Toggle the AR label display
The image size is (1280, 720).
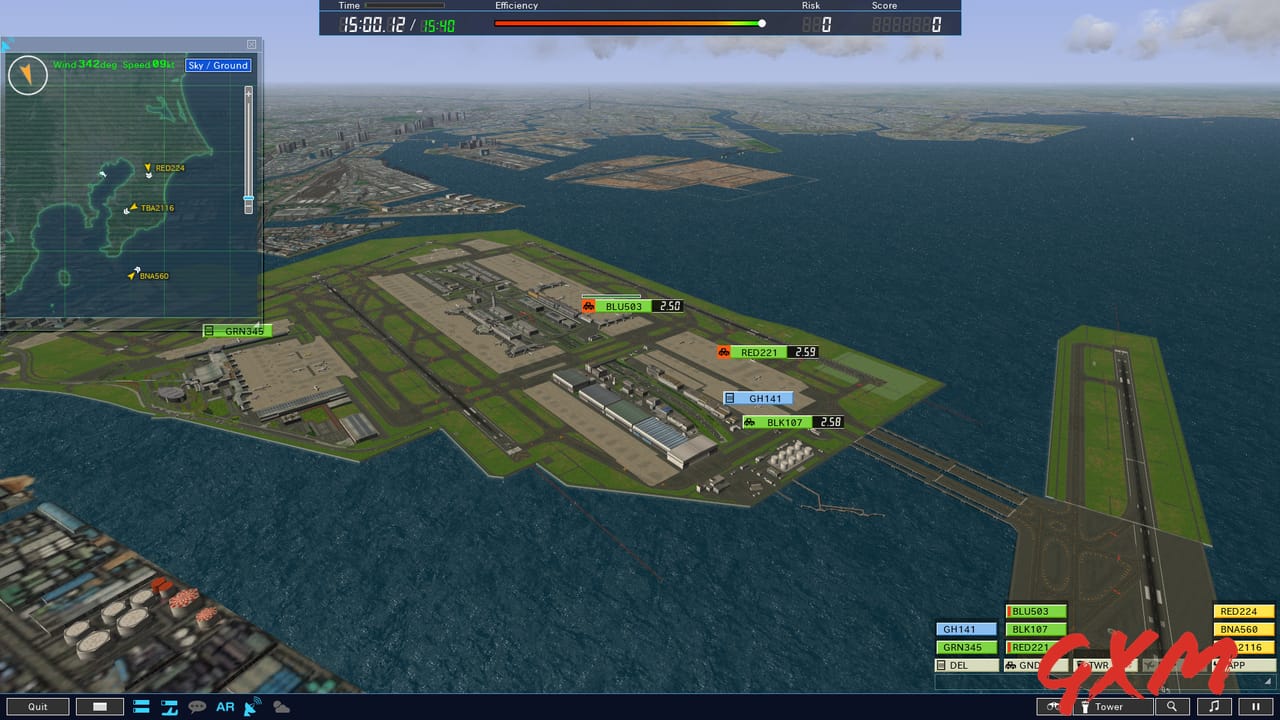(225, 707)
